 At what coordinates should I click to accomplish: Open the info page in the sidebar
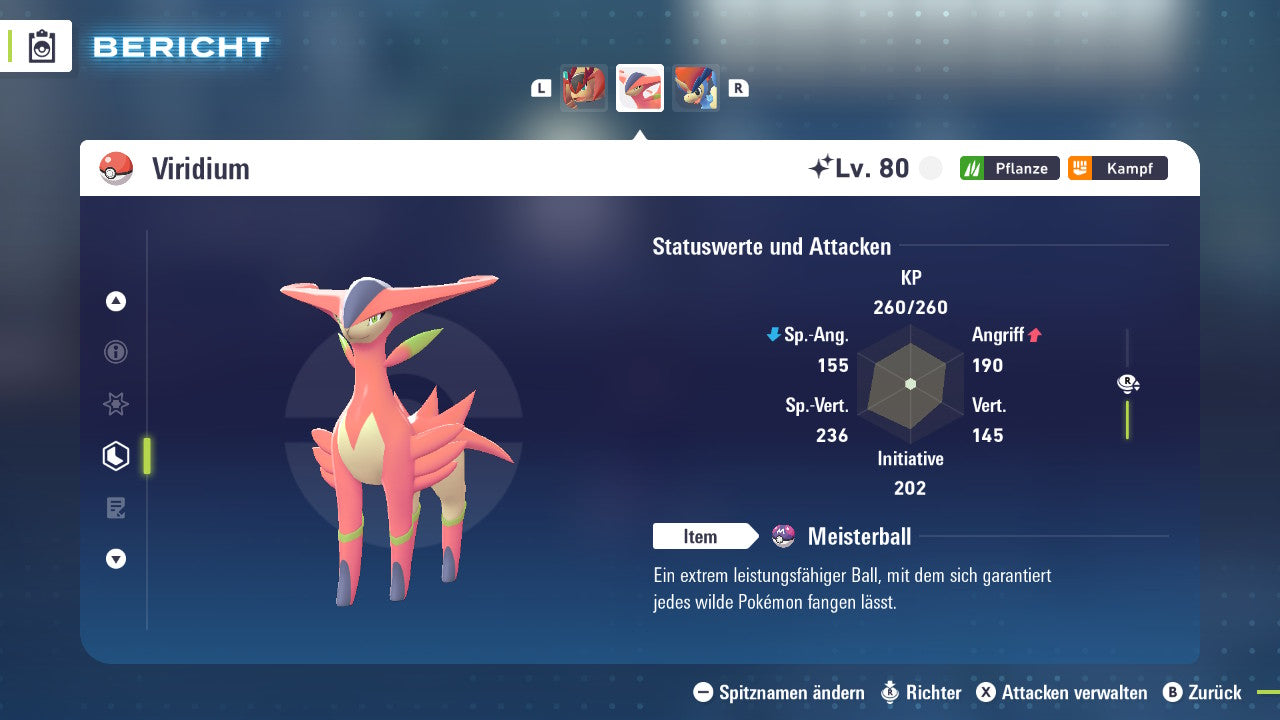coord(115,352)
